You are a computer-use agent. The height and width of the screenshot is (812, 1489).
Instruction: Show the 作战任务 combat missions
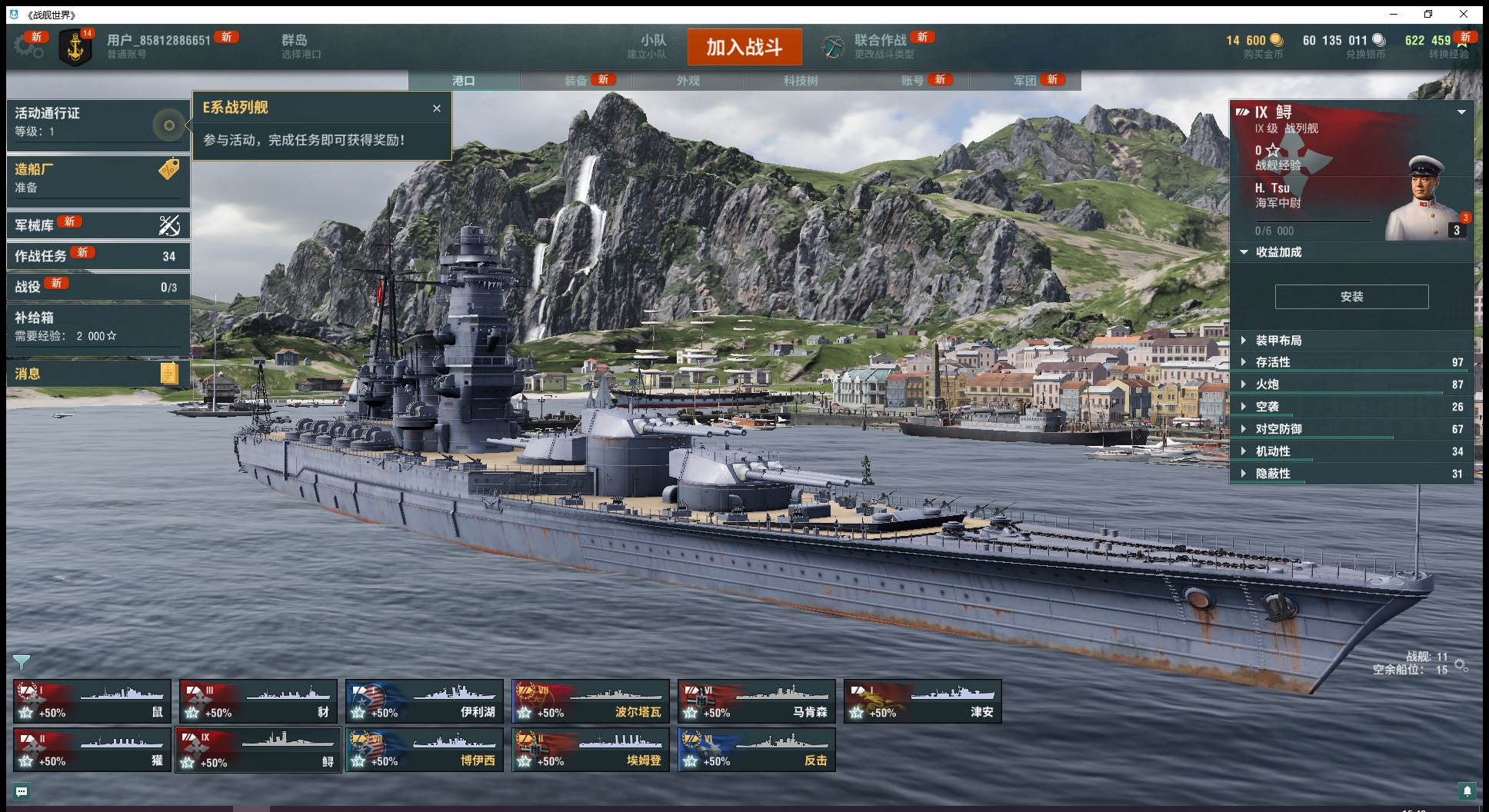tap(98, 256)
